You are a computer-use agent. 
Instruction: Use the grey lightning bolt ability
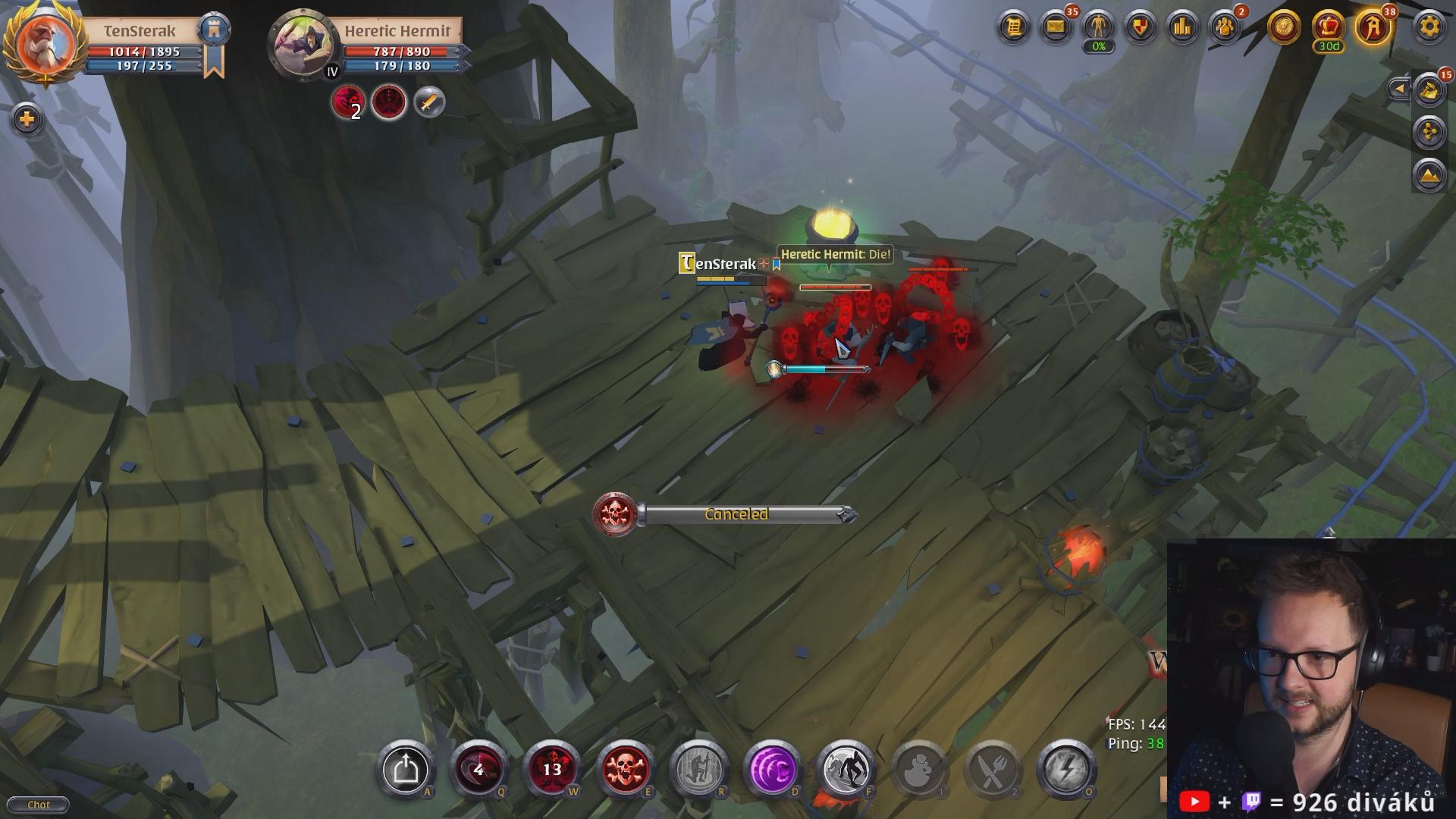coord(1065,770)
